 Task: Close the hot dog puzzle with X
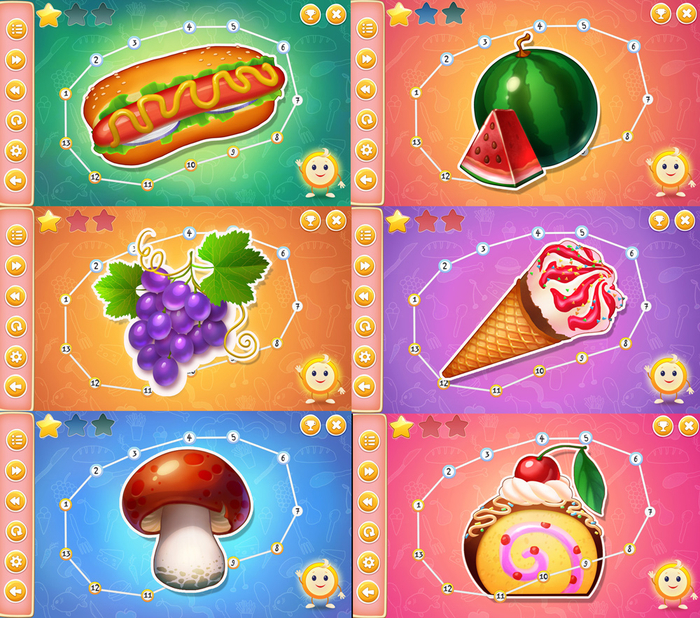coord(336,14)
